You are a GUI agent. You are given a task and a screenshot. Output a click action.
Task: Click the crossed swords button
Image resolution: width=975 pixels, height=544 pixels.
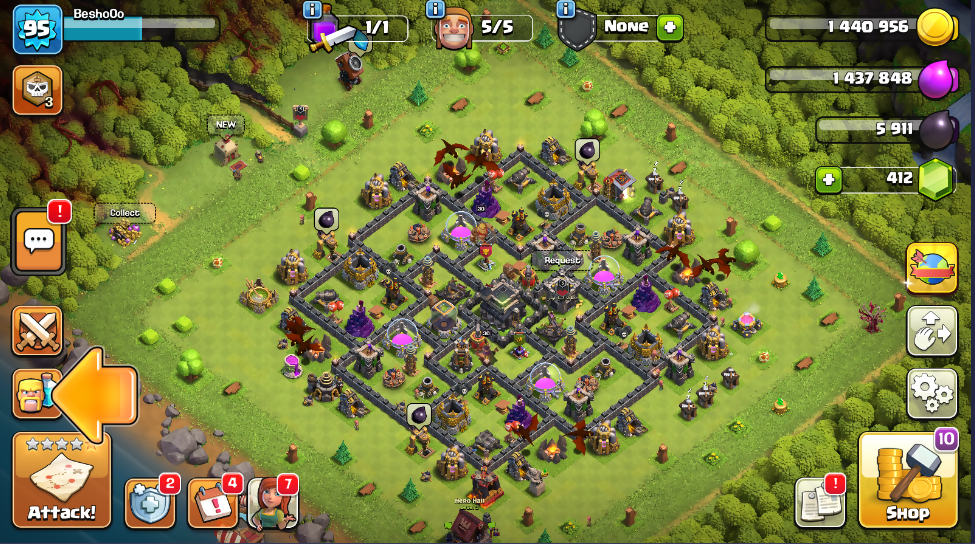(x=37, y=331)
